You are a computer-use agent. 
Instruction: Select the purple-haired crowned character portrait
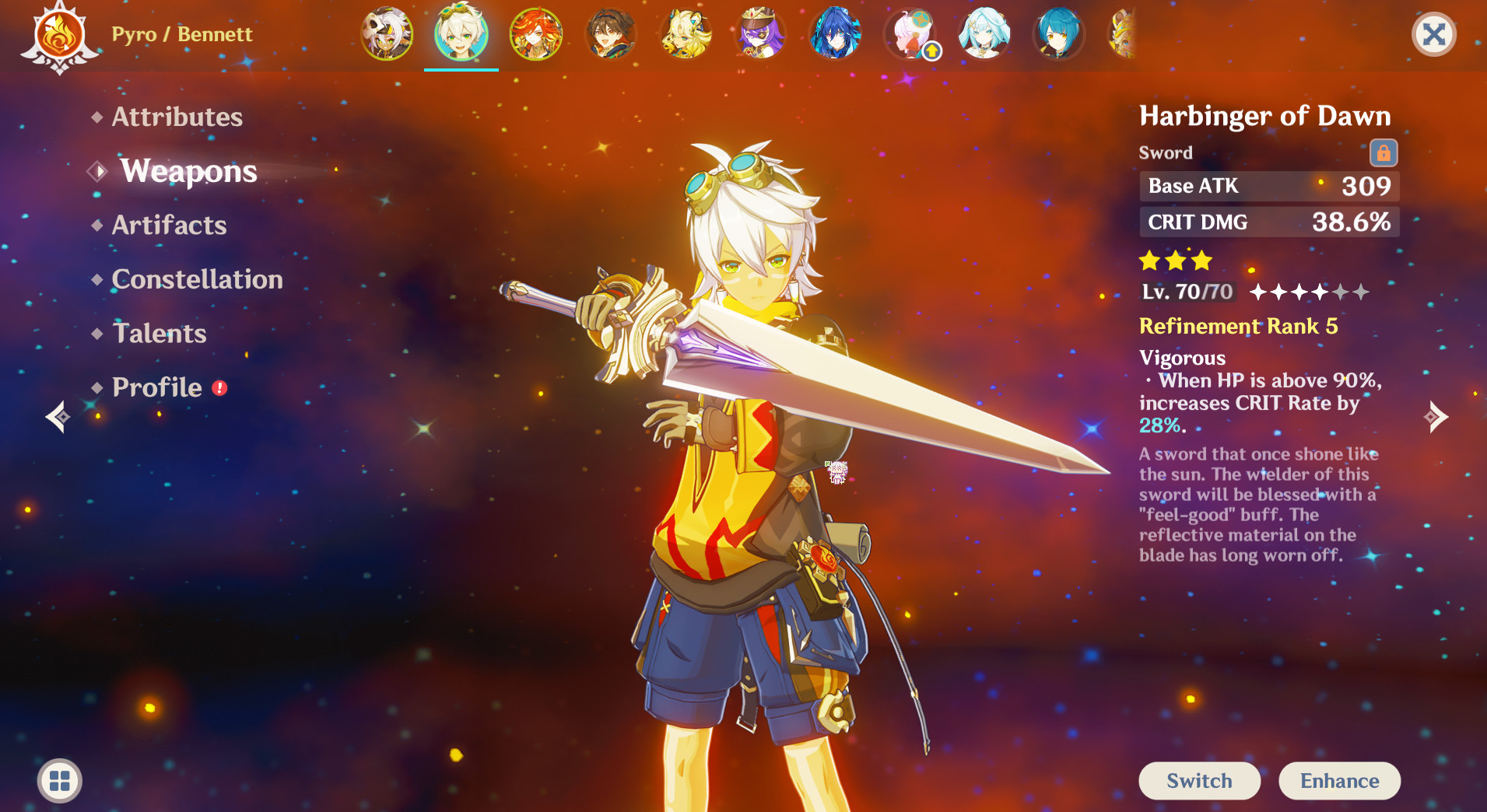coord(760,34)
